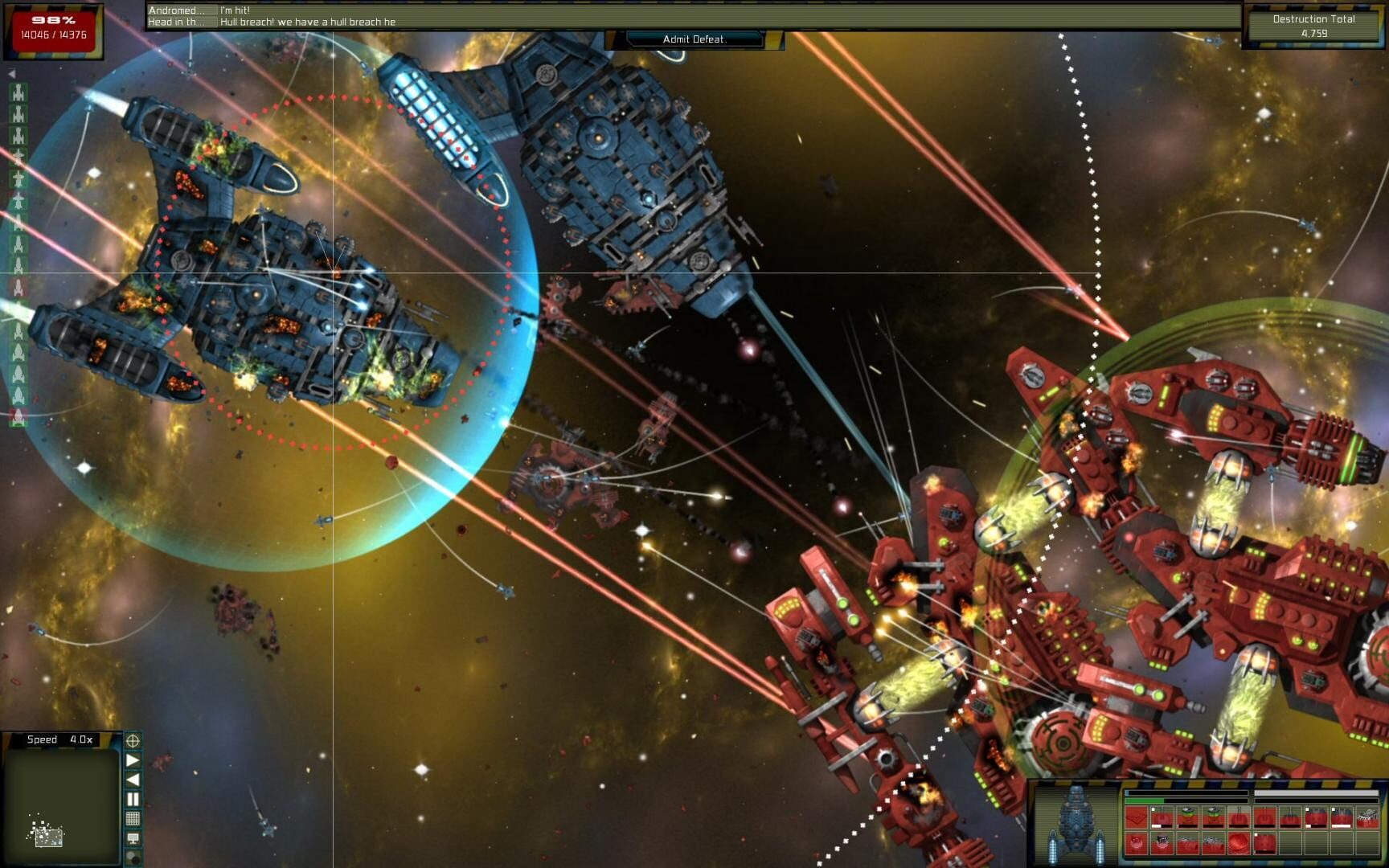Click the red armor module in second row

tap(1135, 844)
